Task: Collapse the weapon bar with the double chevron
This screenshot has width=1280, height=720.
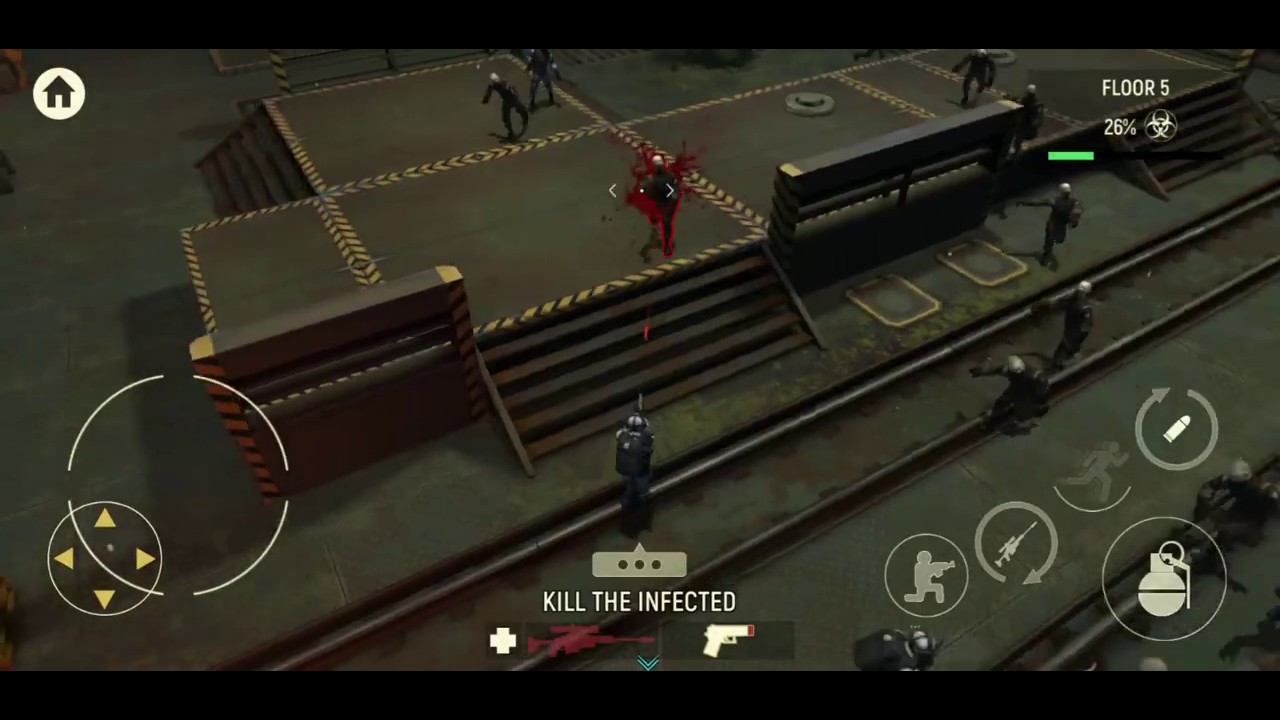Action: [646, 662]
